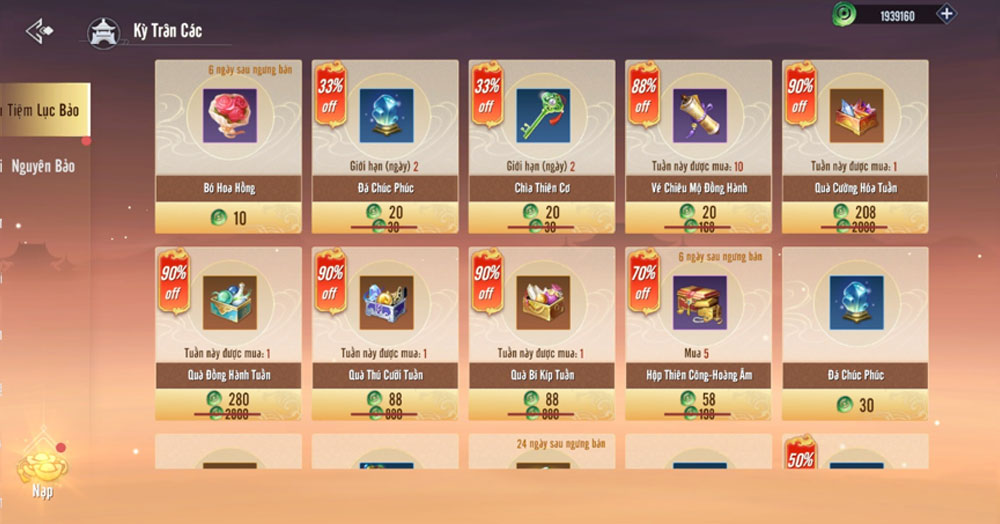Switch to the Tiệm Lục Bảo tab
Image resolution: width=1000 pixels, height=524 pixels.
click(44, 110)
